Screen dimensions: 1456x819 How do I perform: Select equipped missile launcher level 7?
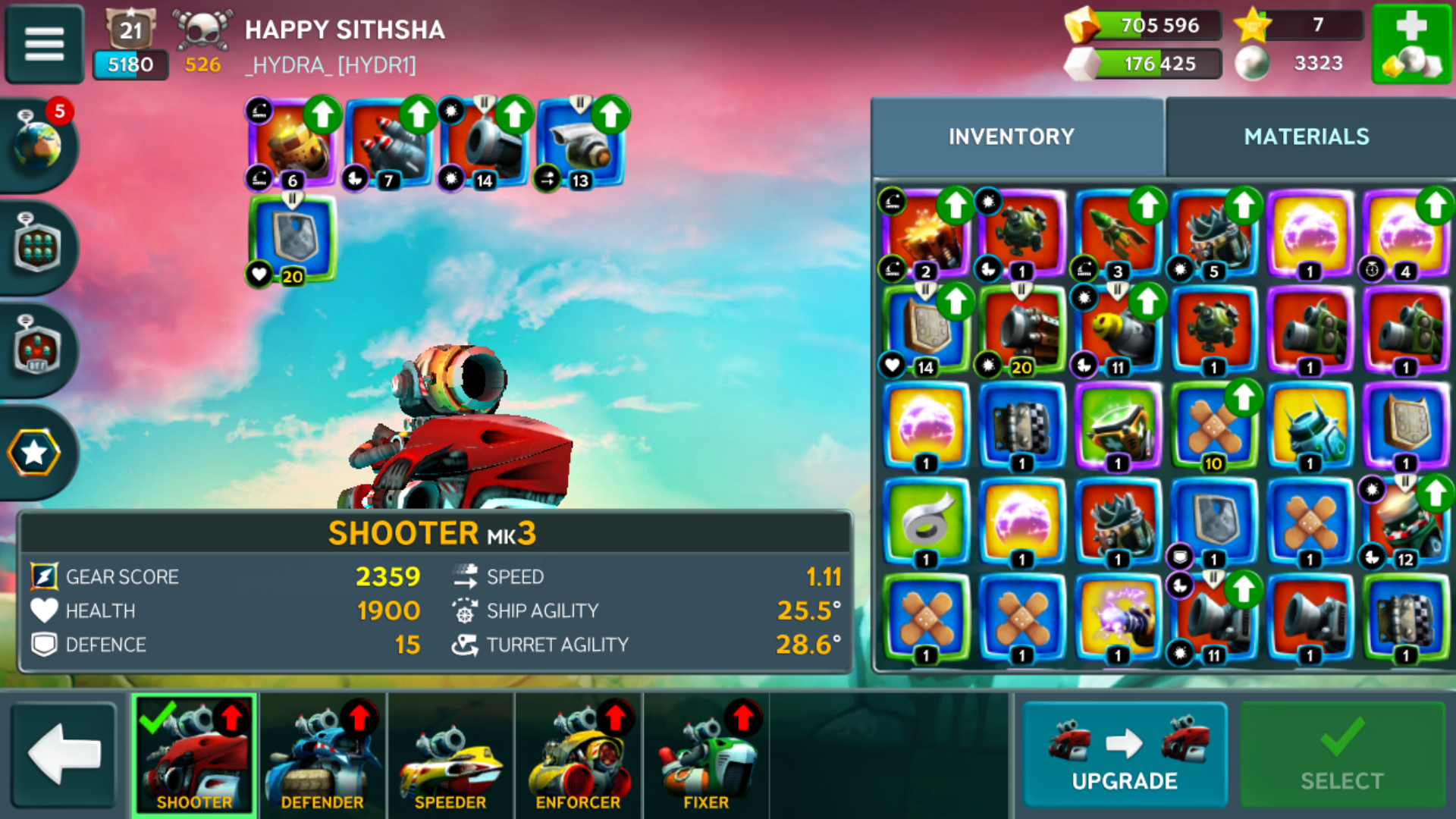pos(388,144)
